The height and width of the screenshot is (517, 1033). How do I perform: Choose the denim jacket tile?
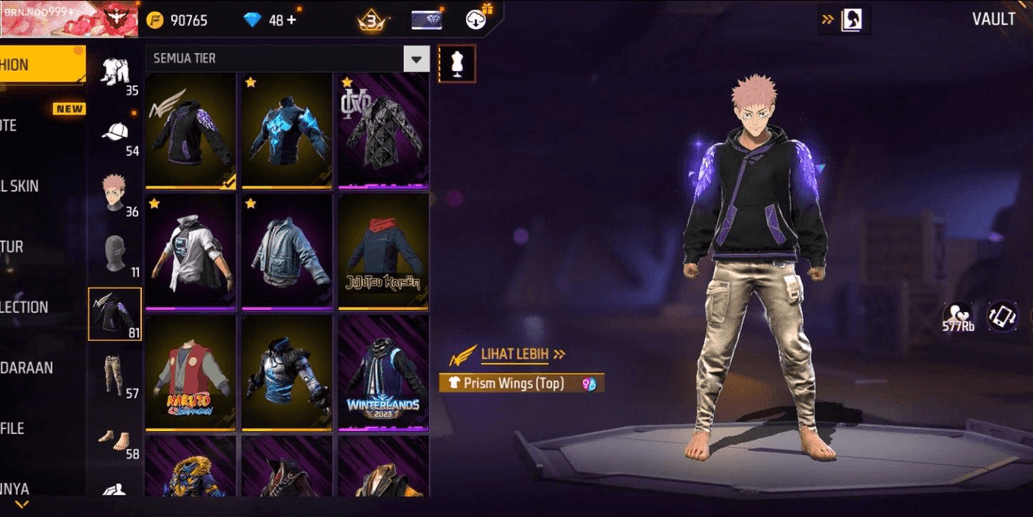coord(287,251)
